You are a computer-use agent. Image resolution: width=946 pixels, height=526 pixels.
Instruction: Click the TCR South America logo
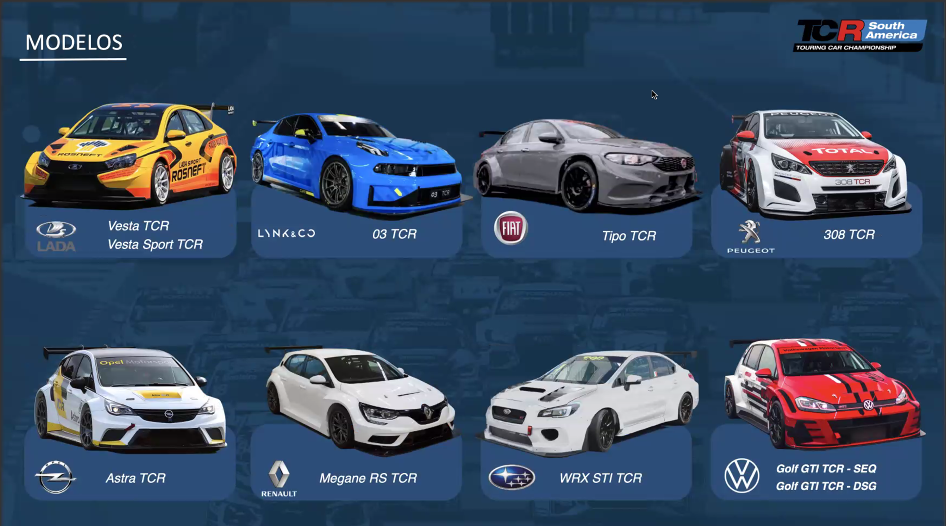[859, 35]
